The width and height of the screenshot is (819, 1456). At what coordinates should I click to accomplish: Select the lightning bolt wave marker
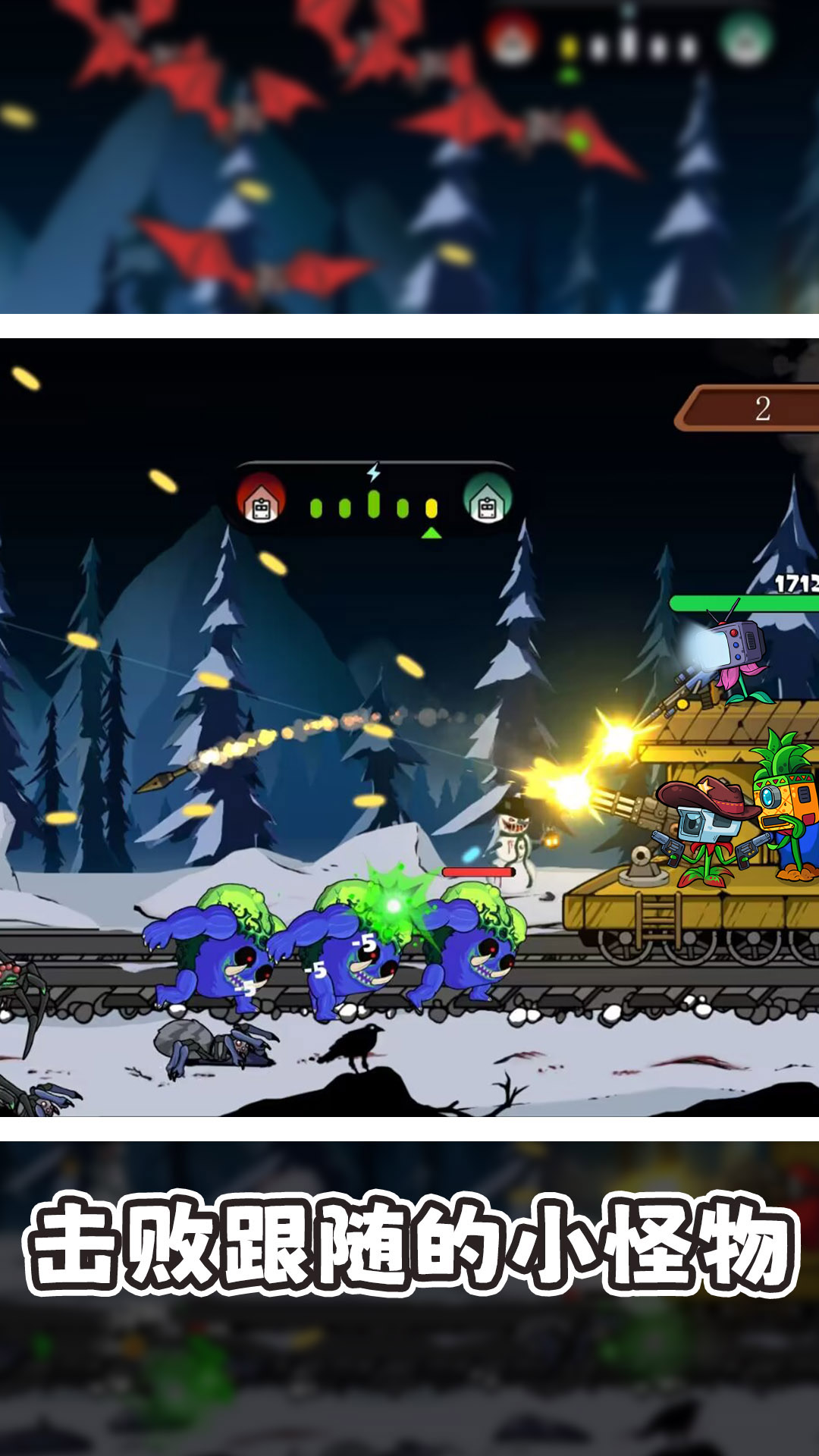coord(373,473)
